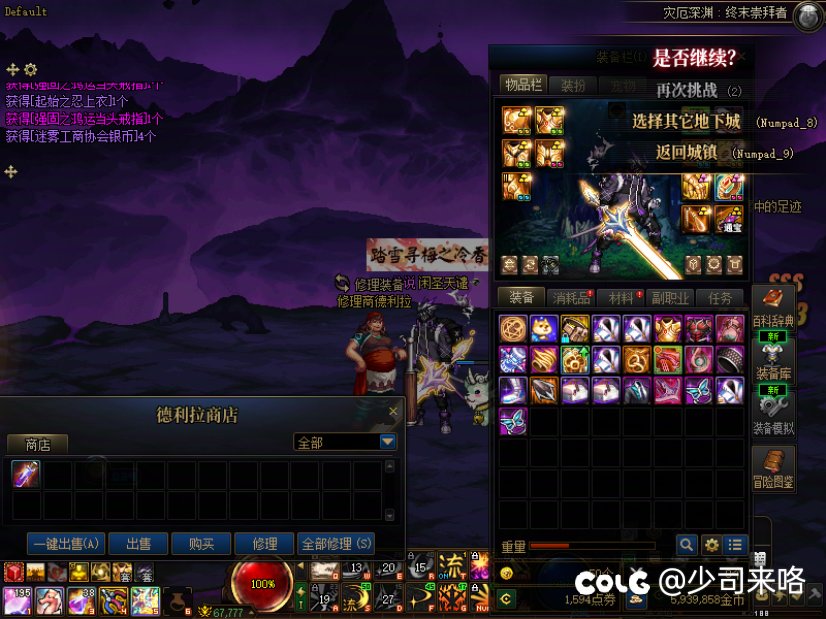826x619 pixels.
Task: Select the Shiba dog item in inventory
Action: pos(545,329)
